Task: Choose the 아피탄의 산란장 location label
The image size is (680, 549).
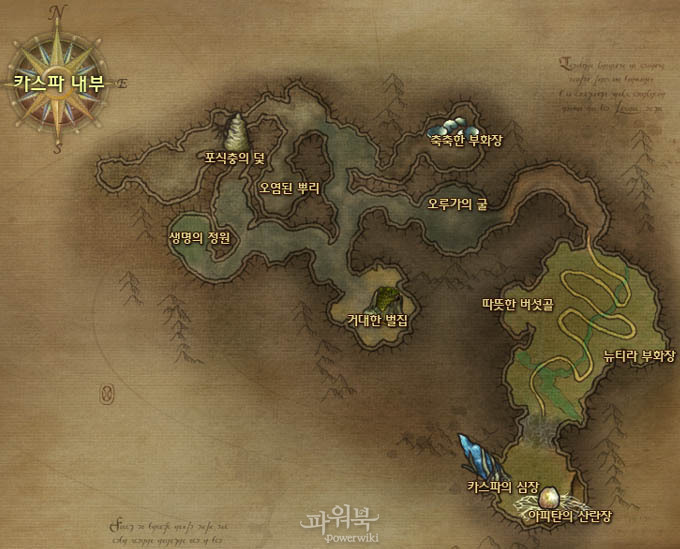Action: tap(569, 514)
